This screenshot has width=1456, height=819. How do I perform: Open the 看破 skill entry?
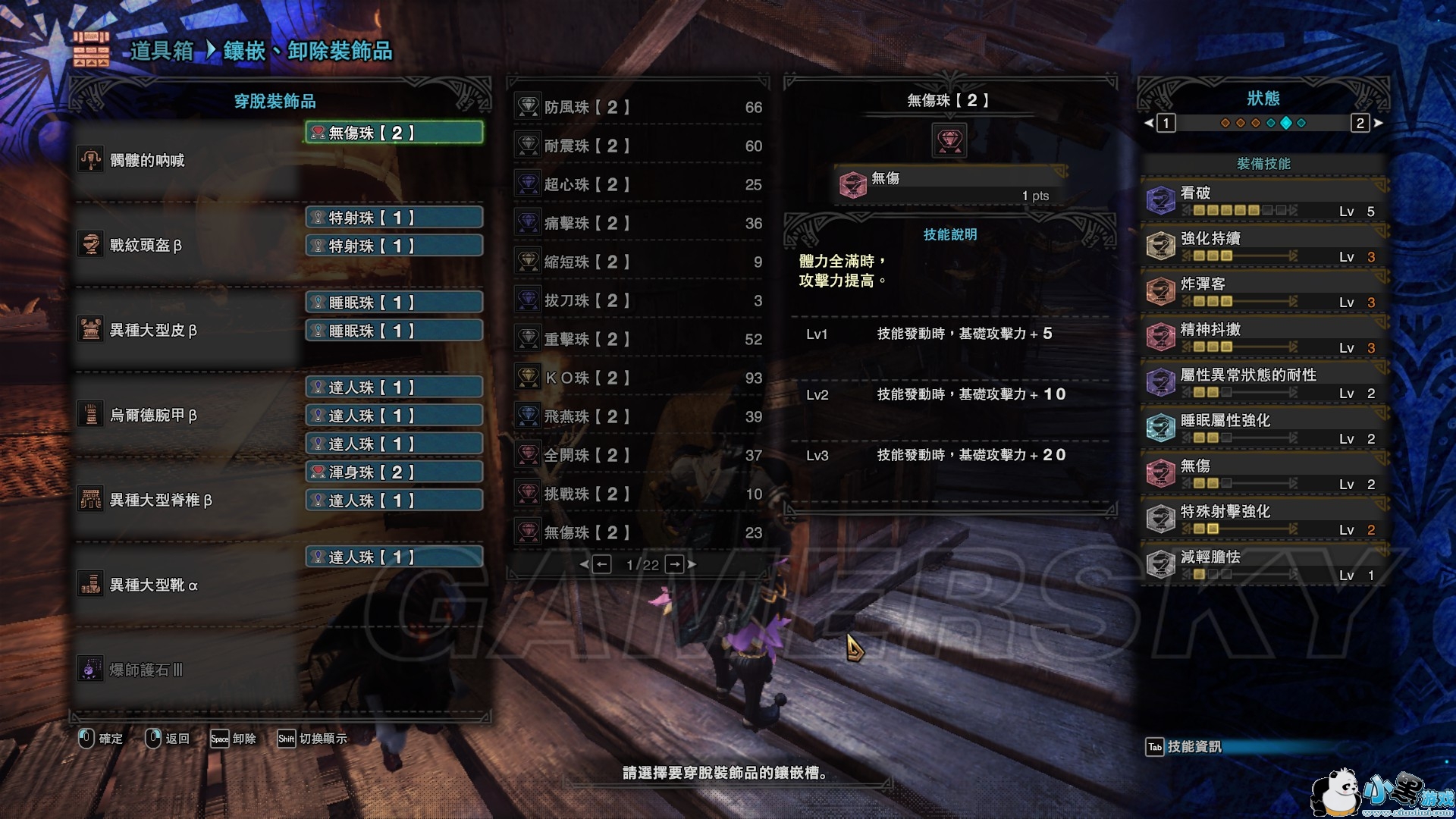1263,201
